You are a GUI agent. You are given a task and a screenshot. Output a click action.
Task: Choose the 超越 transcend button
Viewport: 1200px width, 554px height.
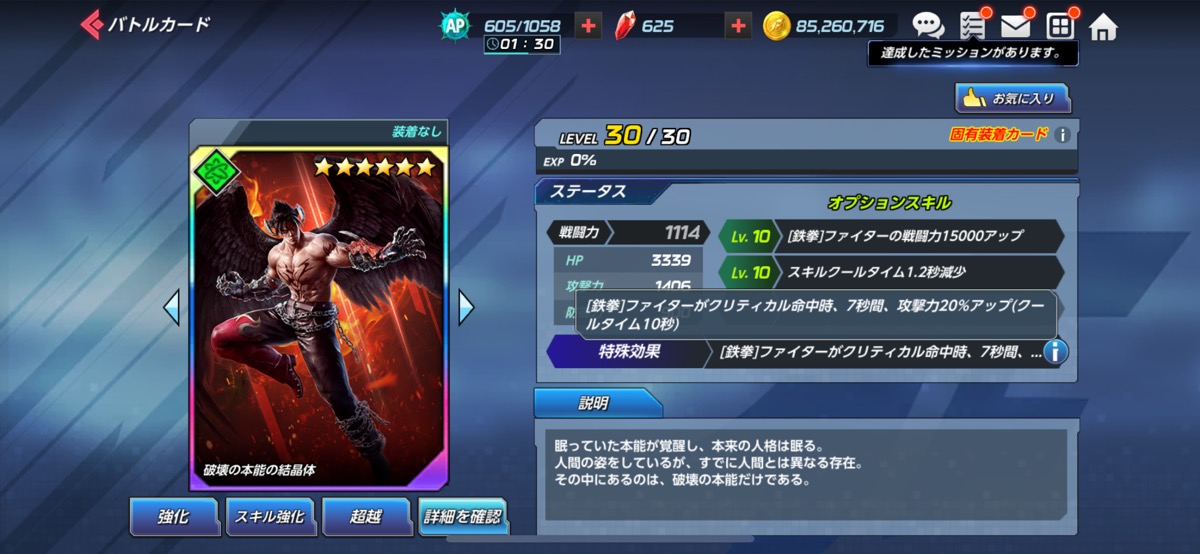(366, 517)
